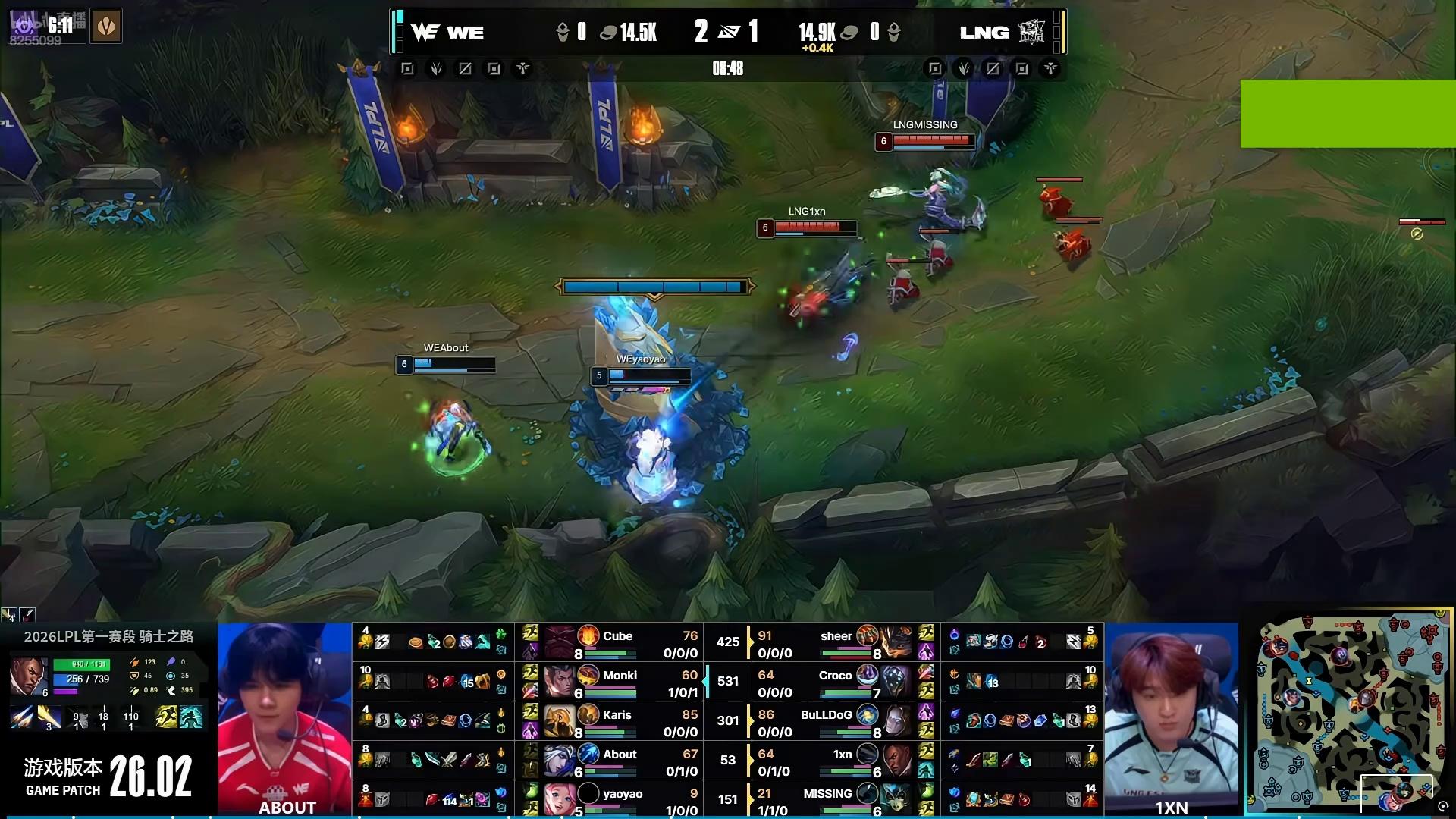Image resolution: width=1456 pixels, height=819 pixels.
Task: Select About's champion portrait in the scoreboard
Action: click(x=560, y=760)
